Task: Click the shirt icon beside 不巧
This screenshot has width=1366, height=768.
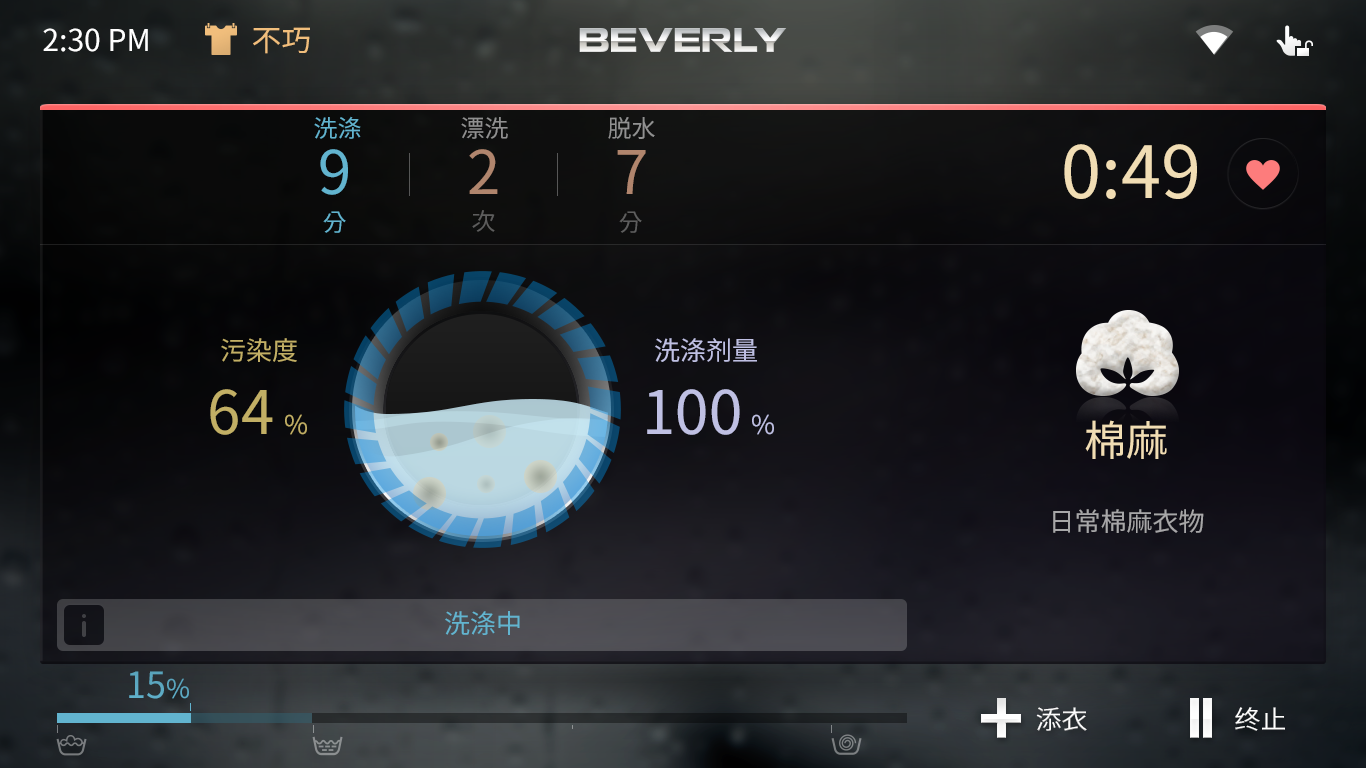Action: (x=219, y=38)
